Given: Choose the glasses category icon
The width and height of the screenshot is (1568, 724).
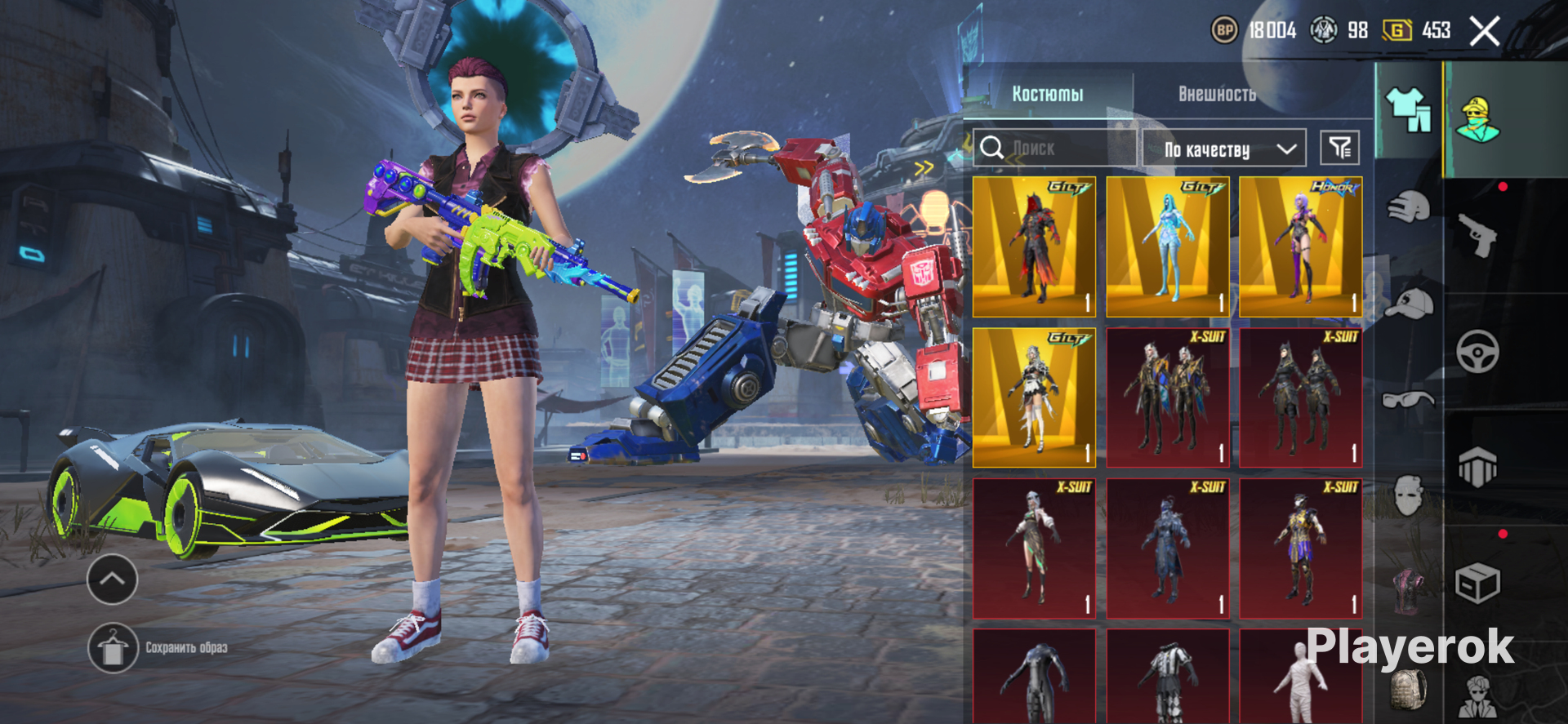Looking at the screenshot, I should (x=1408, y=400).
